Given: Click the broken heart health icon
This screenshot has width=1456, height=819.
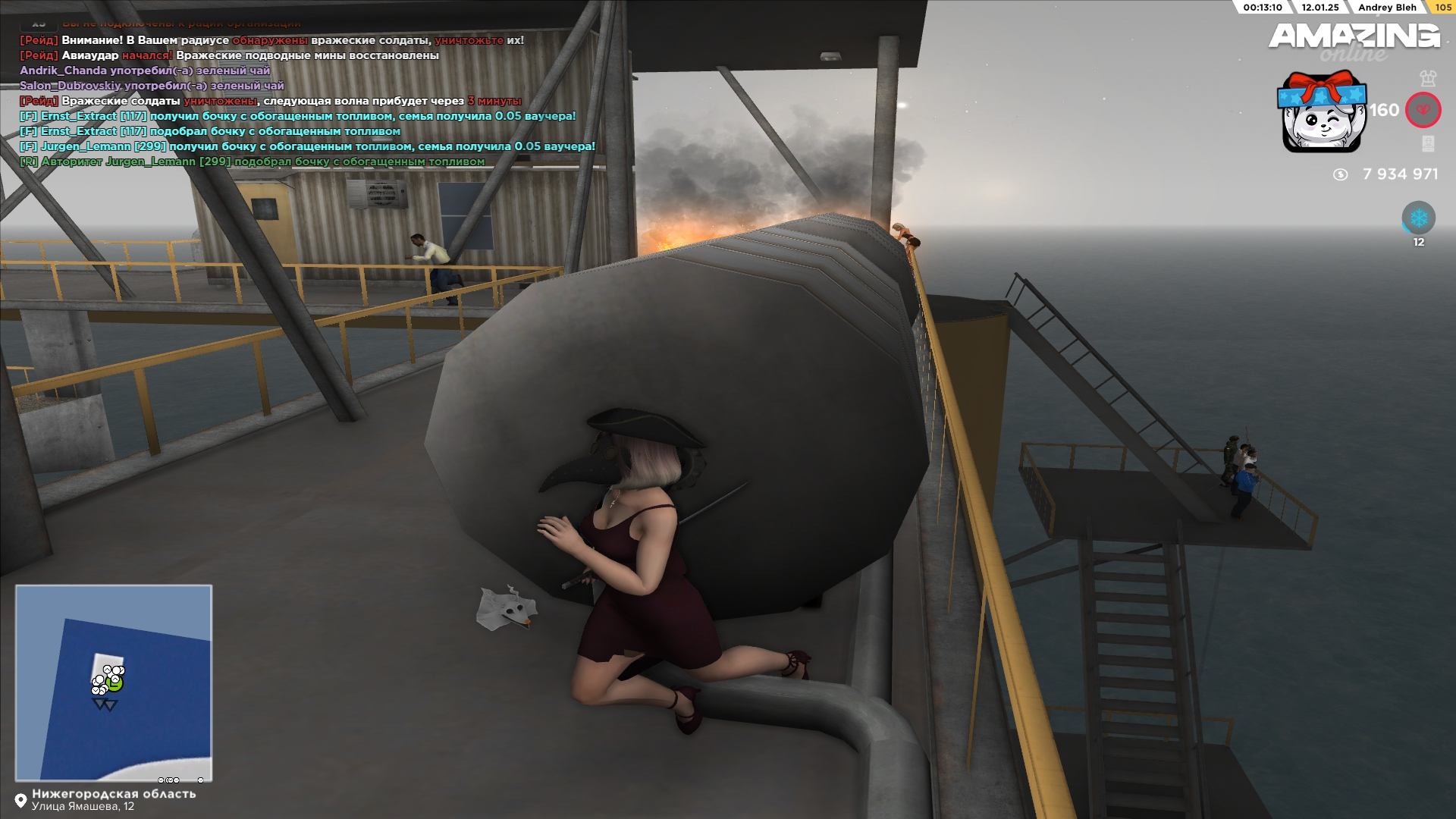Looking at the screenshot, I should pyautogui.click(x=1423, y=111).
